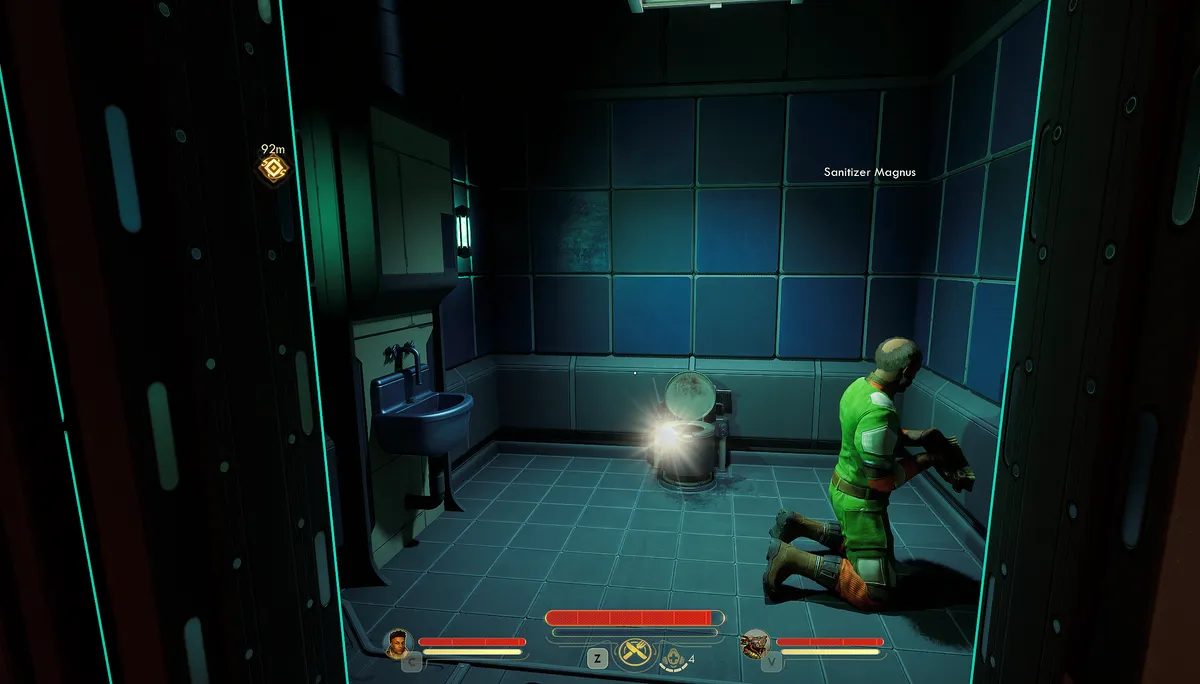Screen dimensions: 1200x684
Task: Click the 92m quest waypoint marker
Action: [x=272, y=168]
